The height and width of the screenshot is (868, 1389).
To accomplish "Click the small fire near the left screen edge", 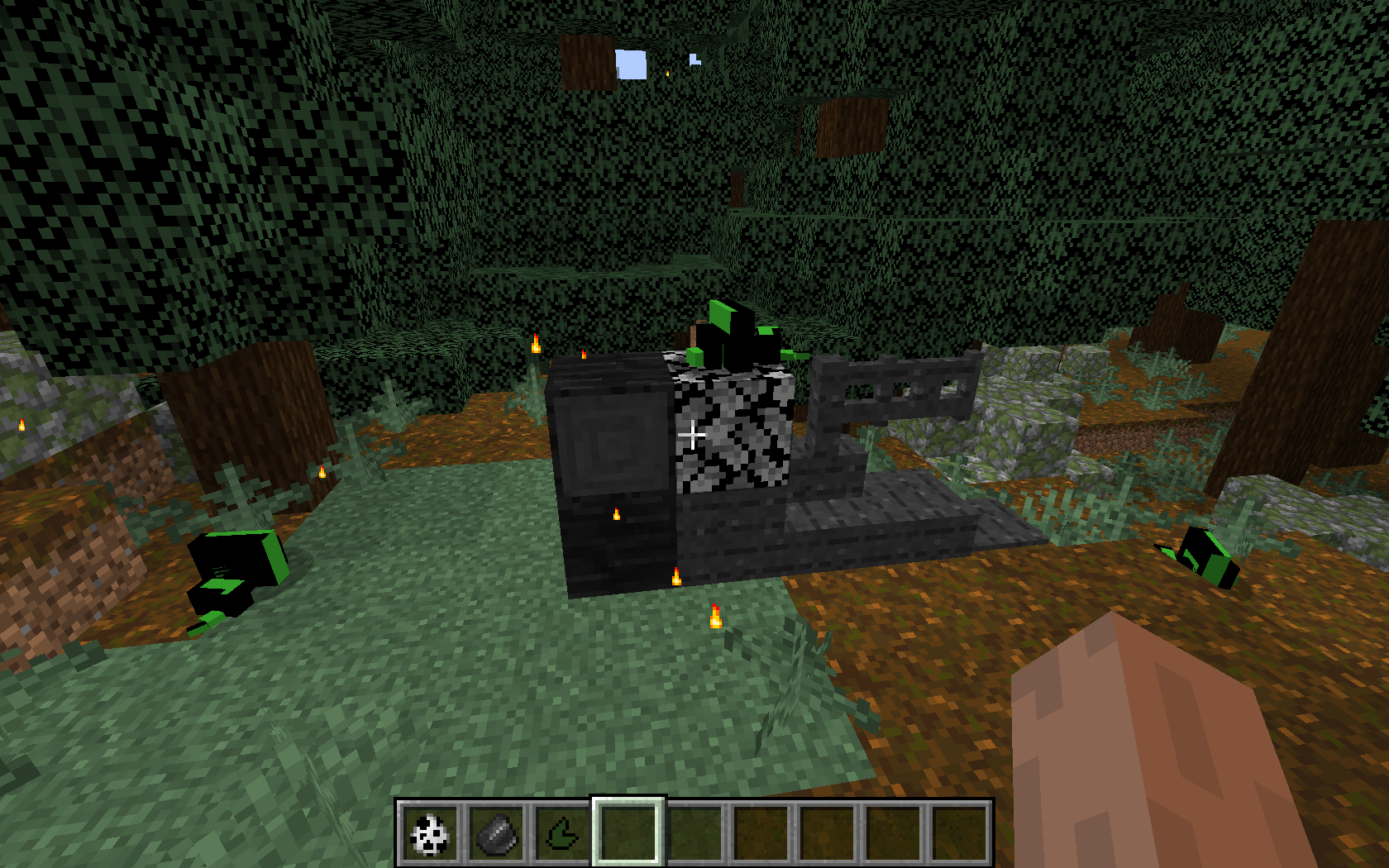I will click(21, 426).
